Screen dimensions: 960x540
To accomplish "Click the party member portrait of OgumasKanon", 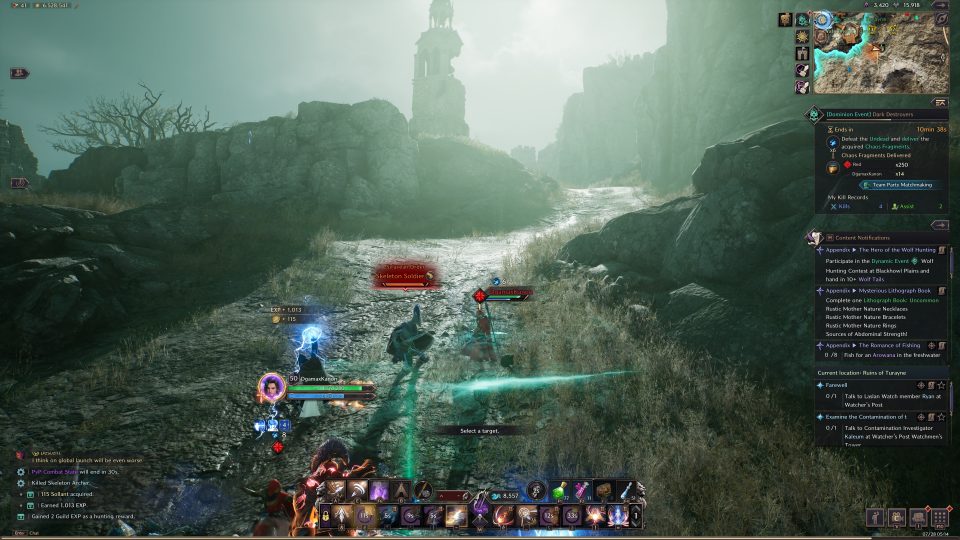I will pos(272,387).
